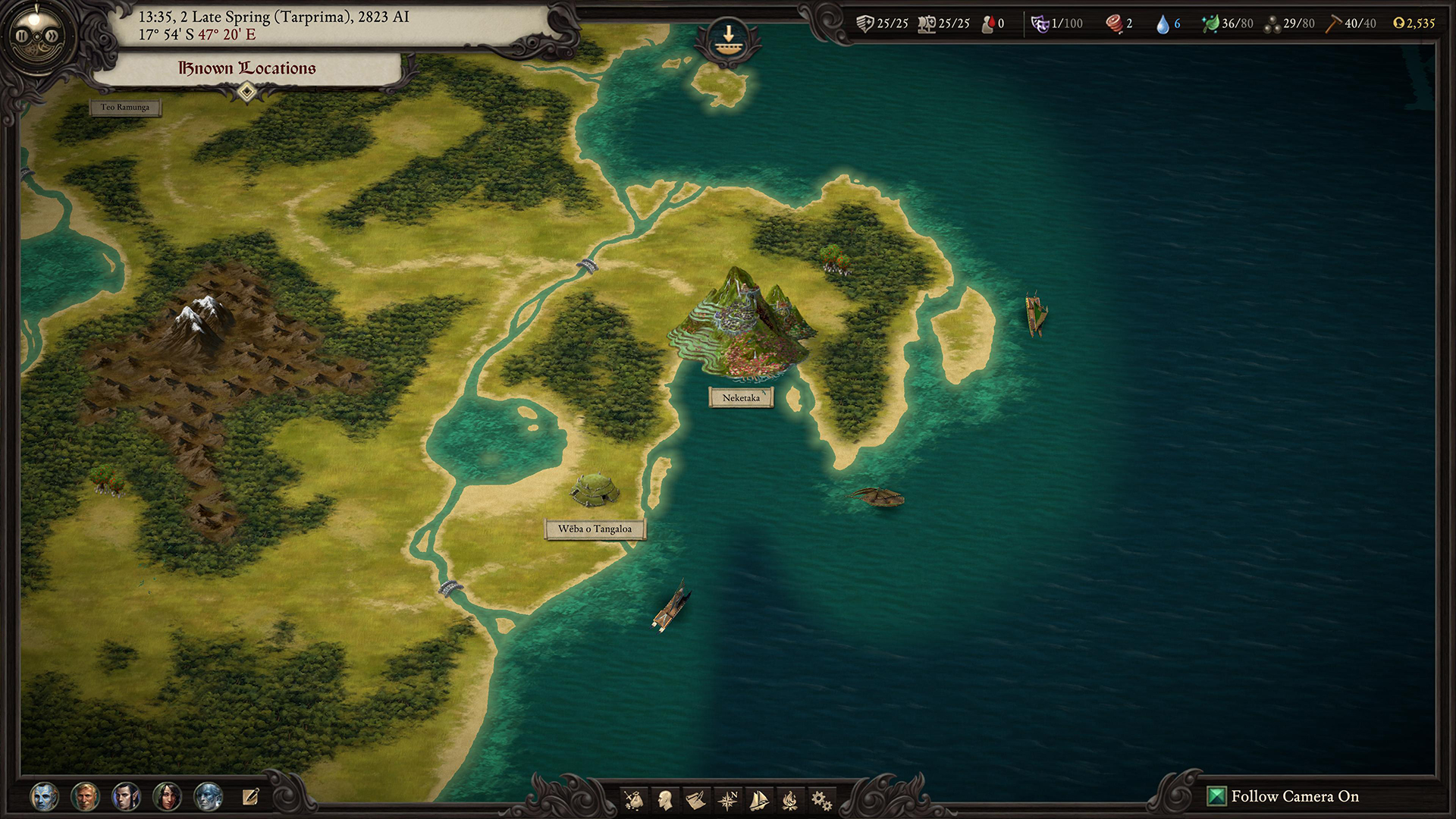
Task: Toggle pause with the pause button
Action: [x=22, y=35]
